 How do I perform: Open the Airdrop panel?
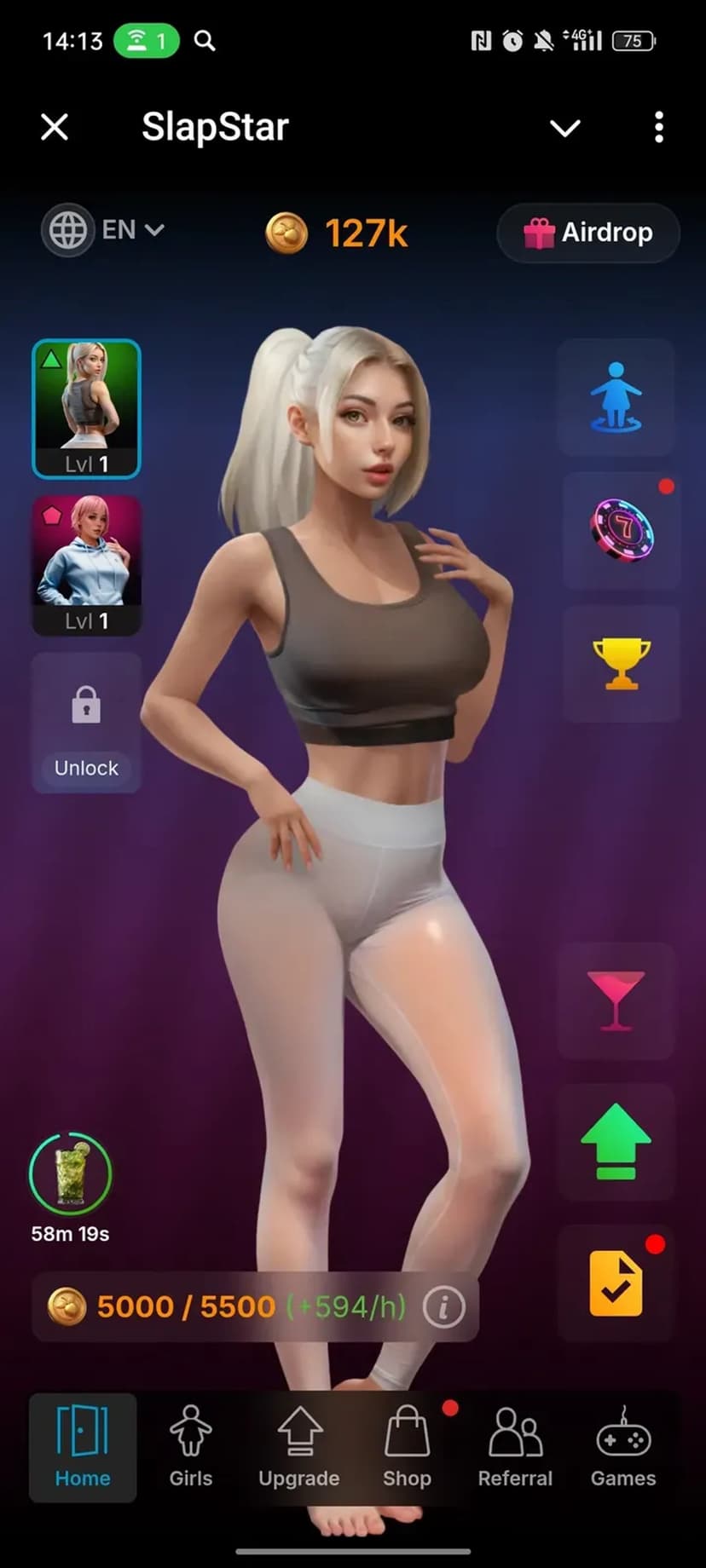(588, 233)
